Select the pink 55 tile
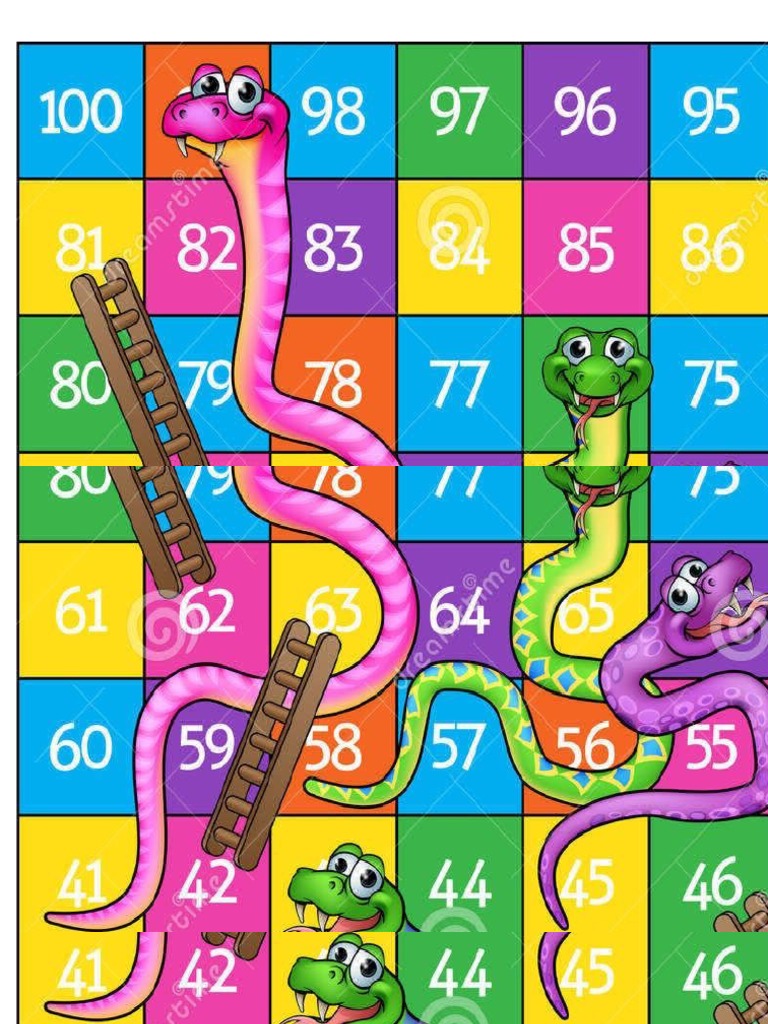Viewport: 768px width, 1024px height. coord(711,747)
